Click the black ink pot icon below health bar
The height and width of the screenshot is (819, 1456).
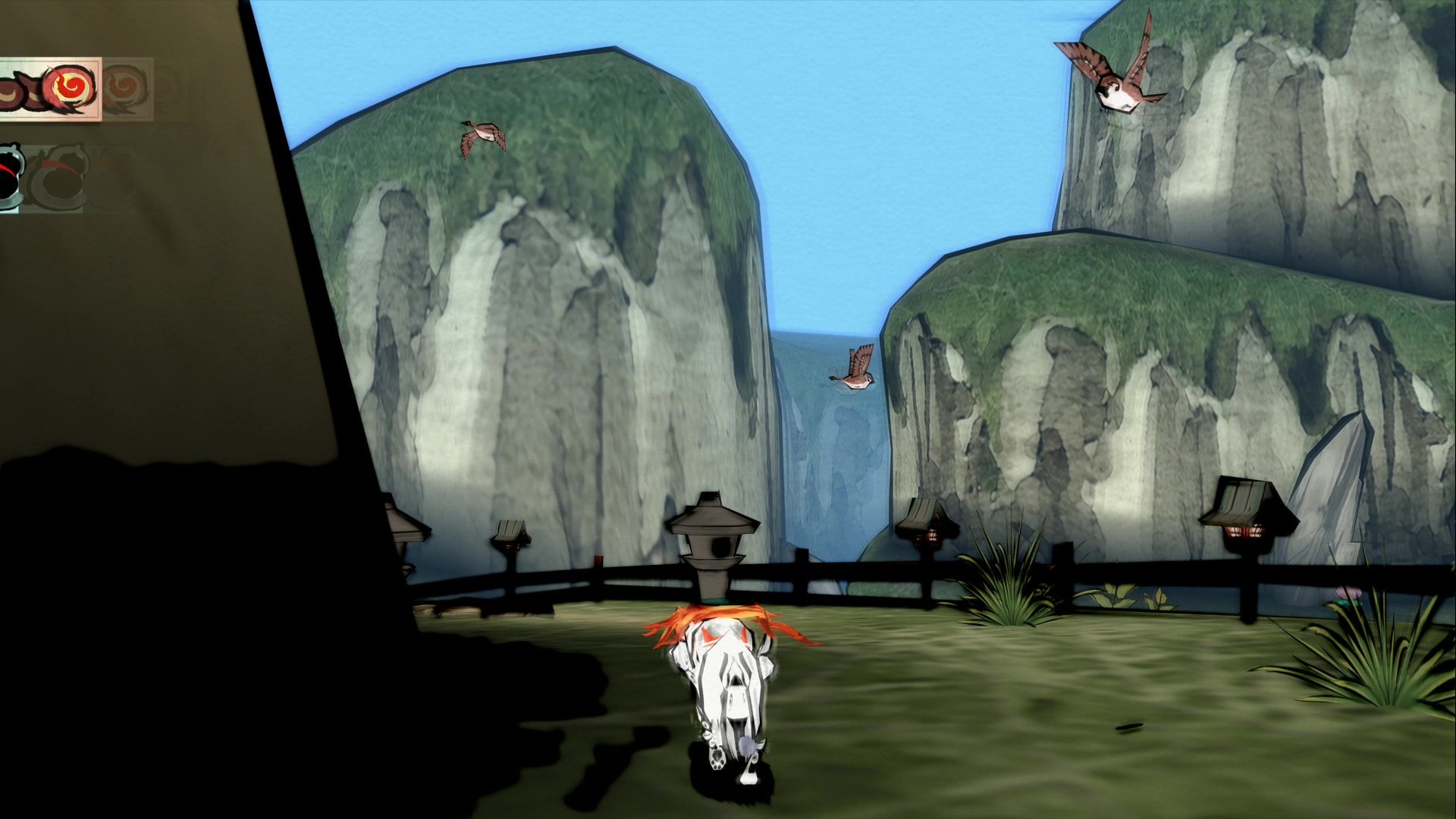point(9,178)
